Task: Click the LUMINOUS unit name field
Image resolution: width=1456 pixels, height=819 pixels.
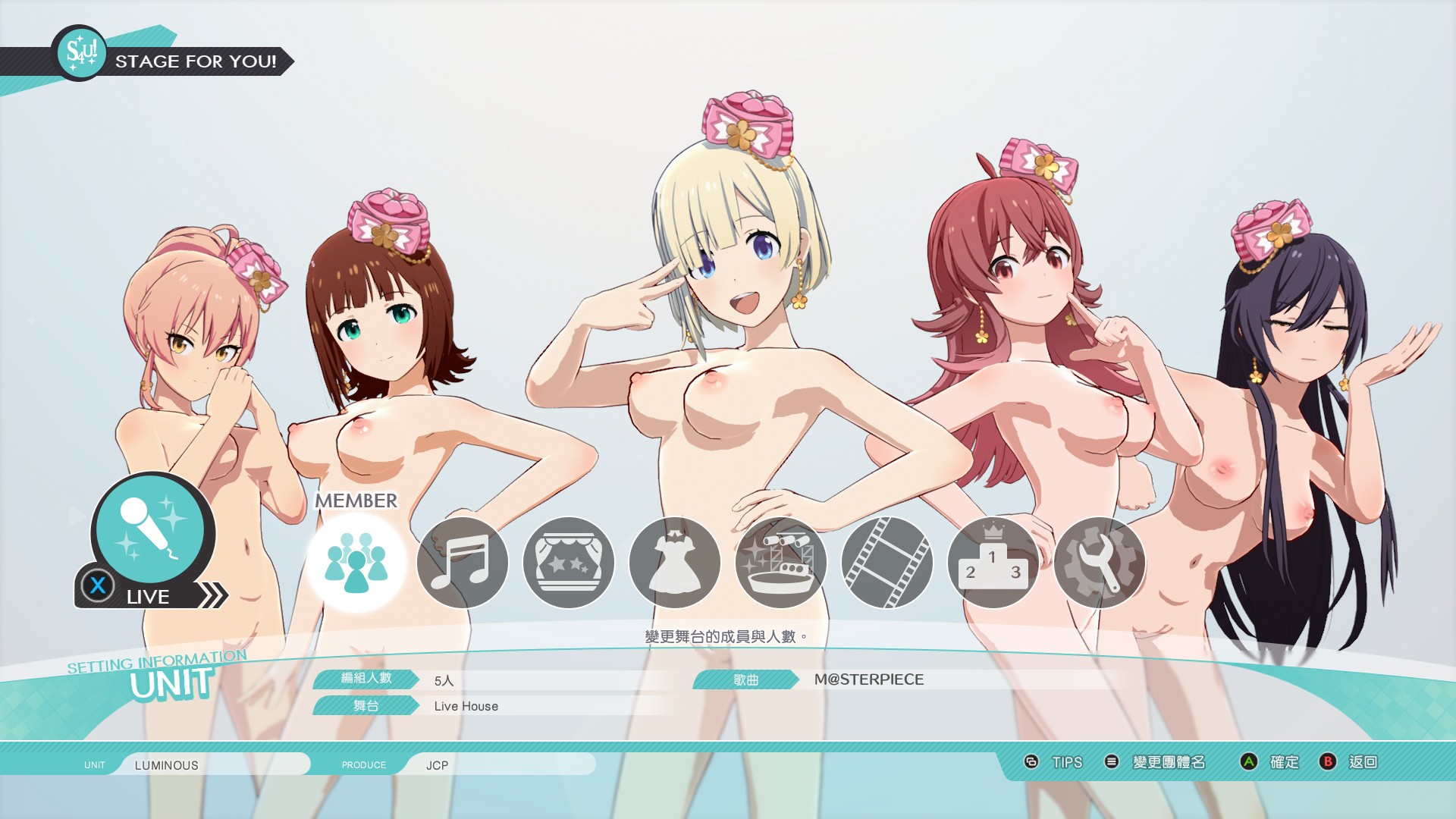Action: pos(212,764)
